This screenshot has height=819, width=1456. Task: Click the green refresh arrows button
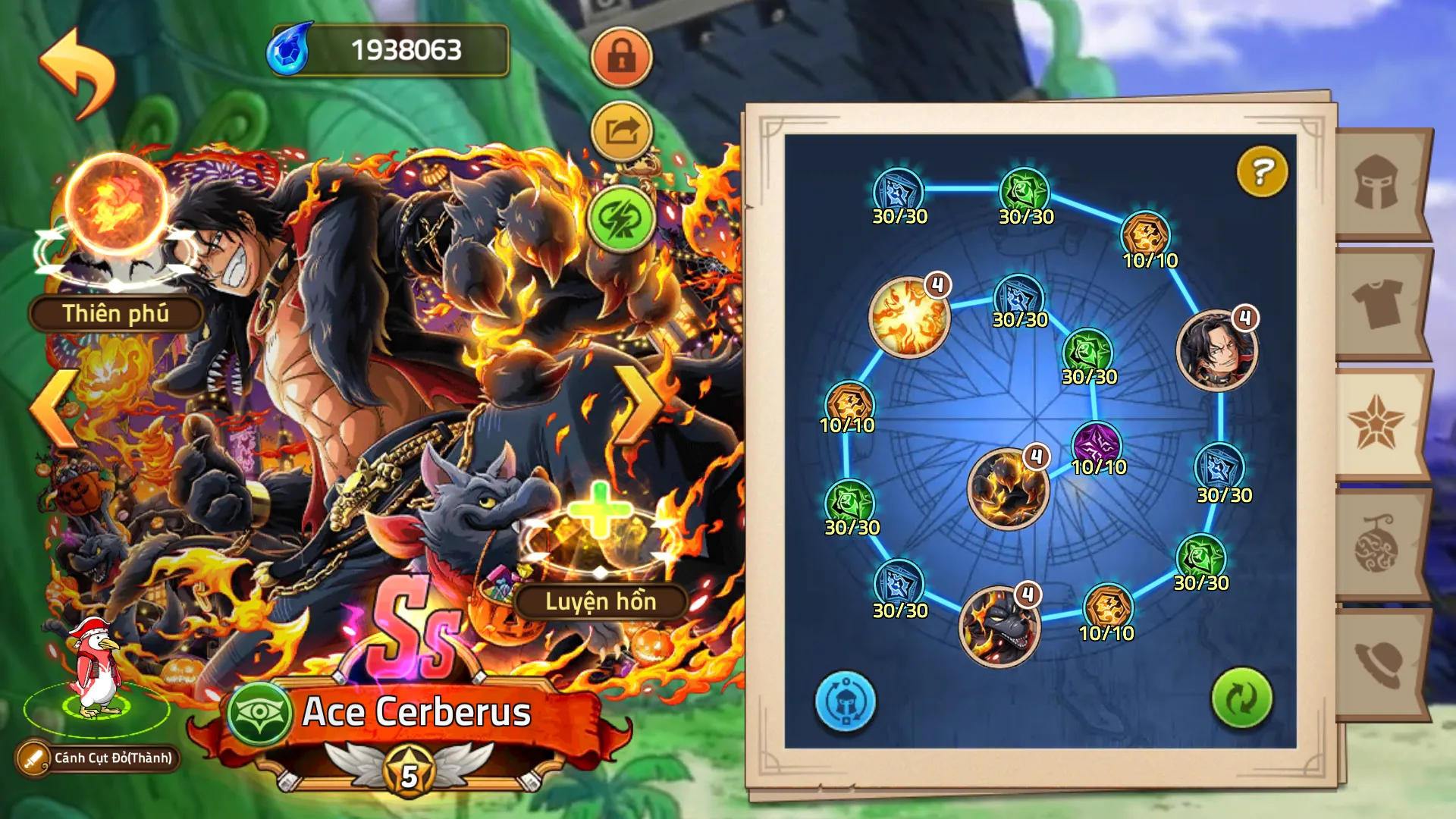point(1241,698)
